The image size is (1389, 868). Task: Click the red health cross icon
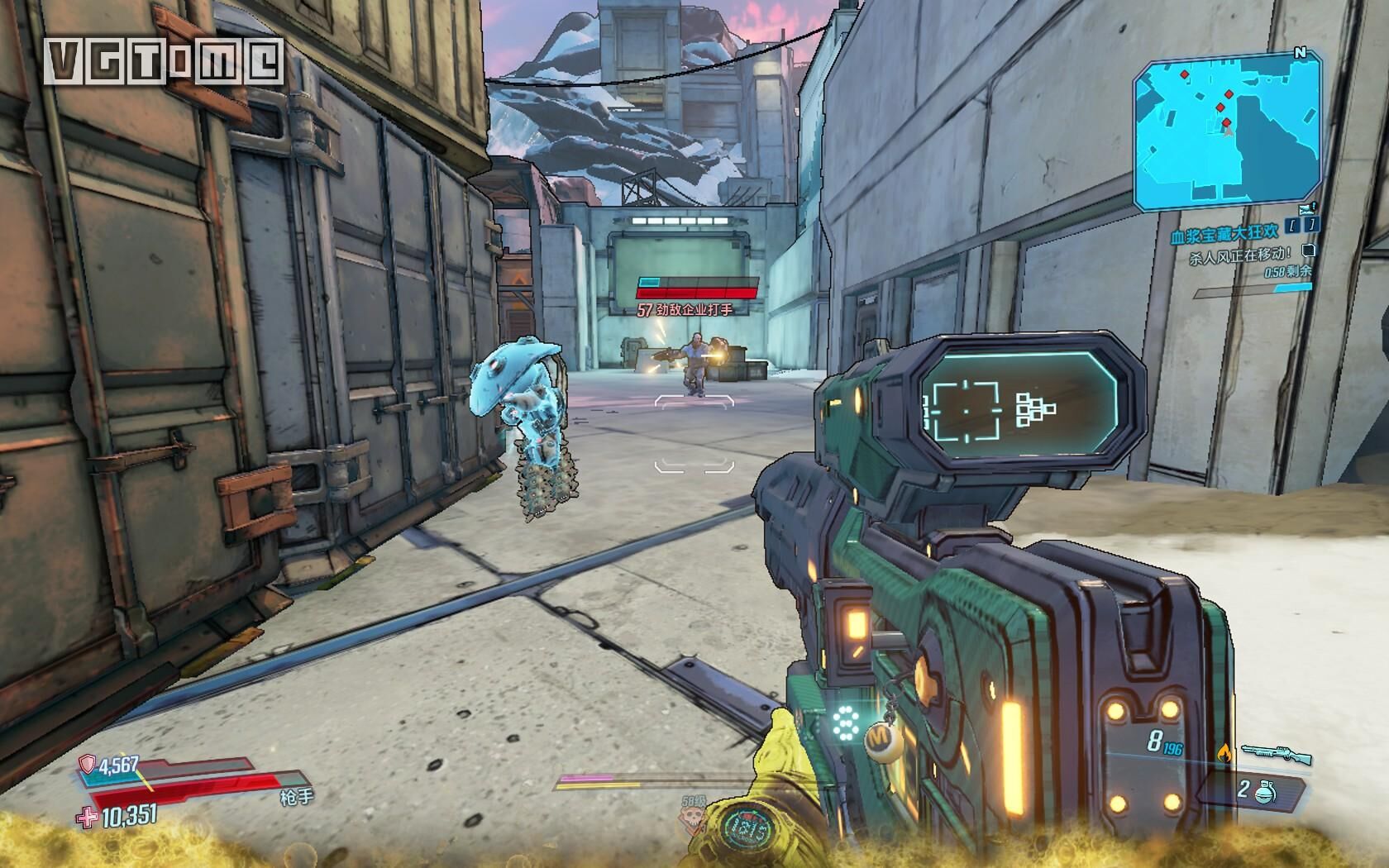[x=85, y=818]
